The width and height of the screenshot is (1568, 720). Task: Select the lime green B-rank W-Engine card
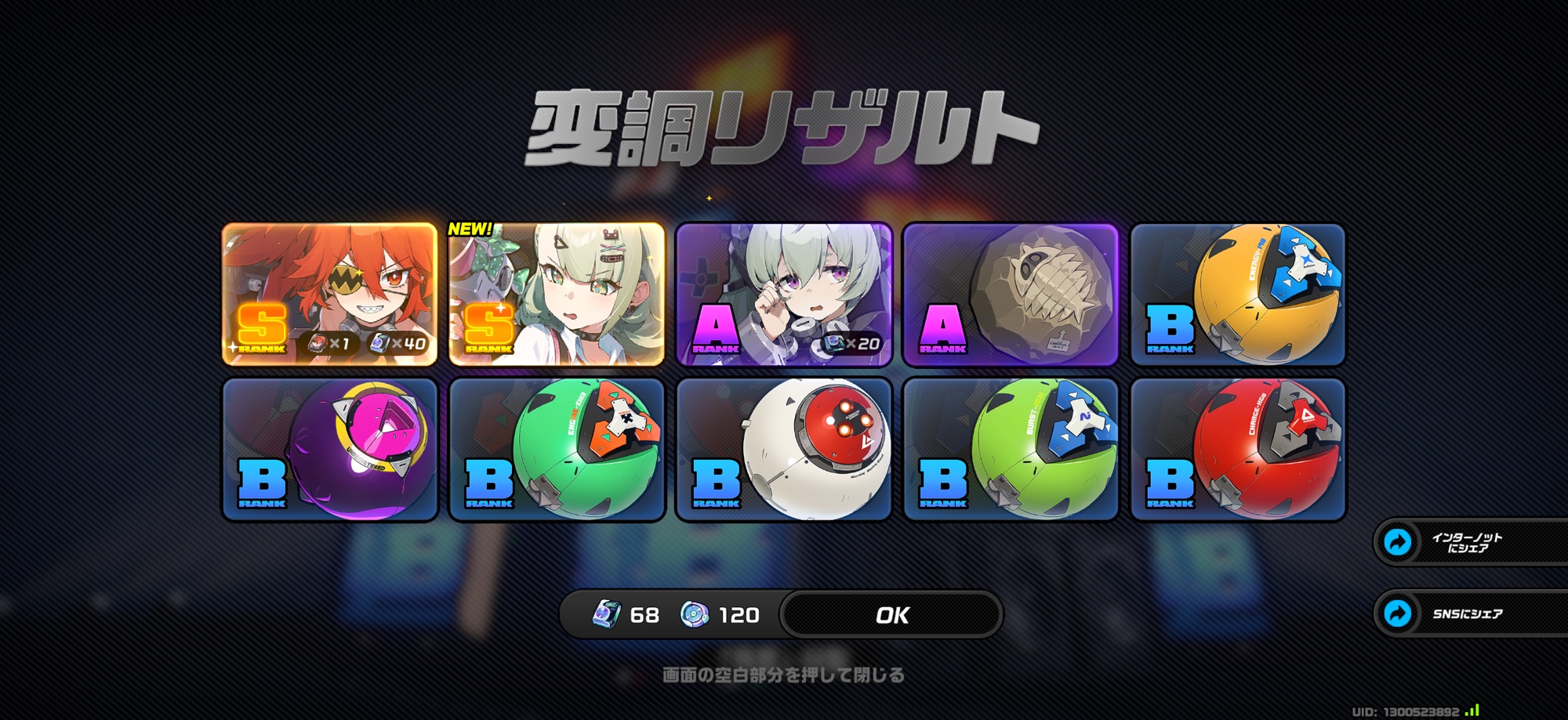click(x=1011, y=450)
